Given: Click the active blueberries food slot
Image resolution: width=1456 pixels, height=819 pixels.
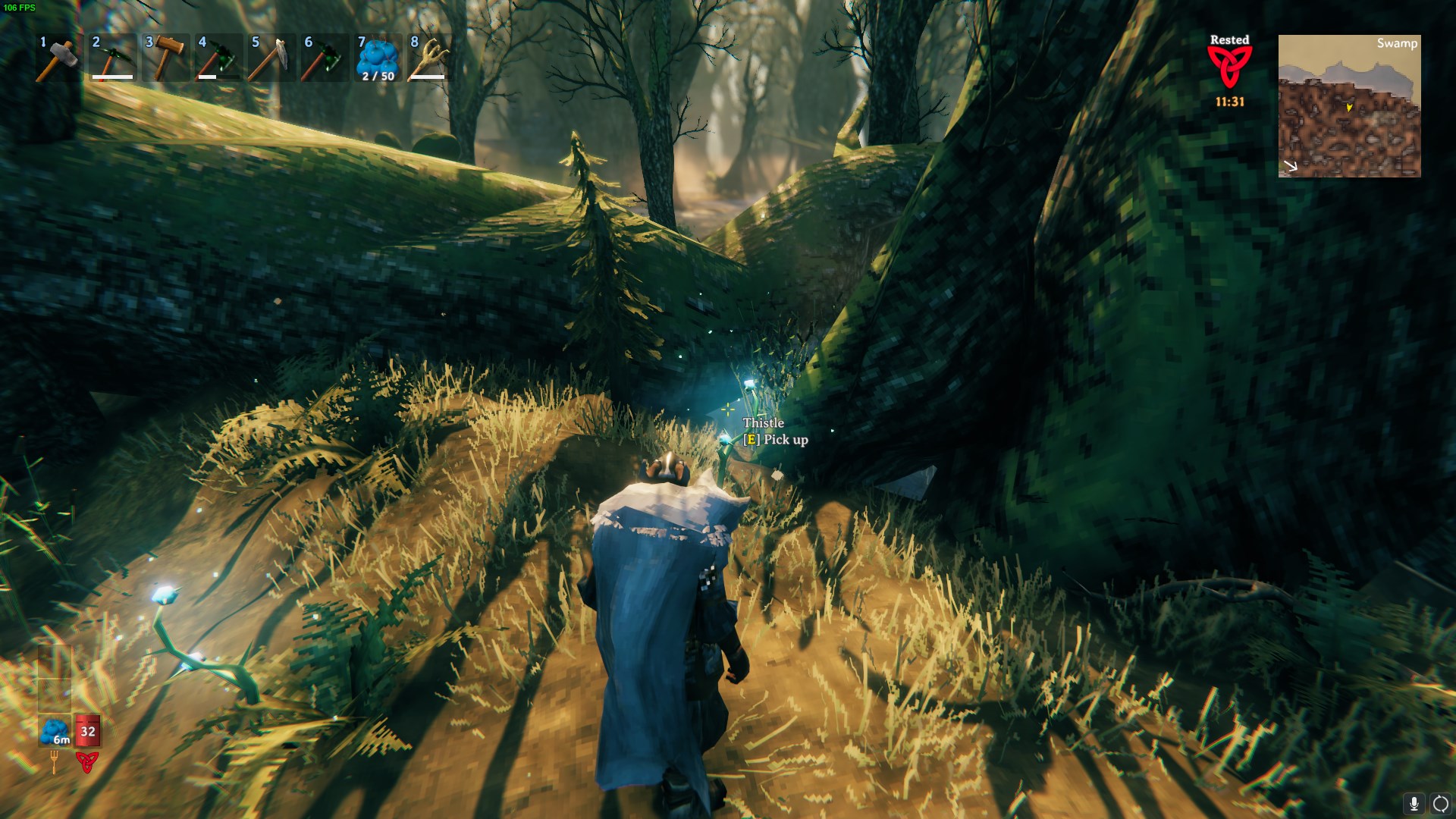Looking at the screenshot, I should click(x=55, y=730).
